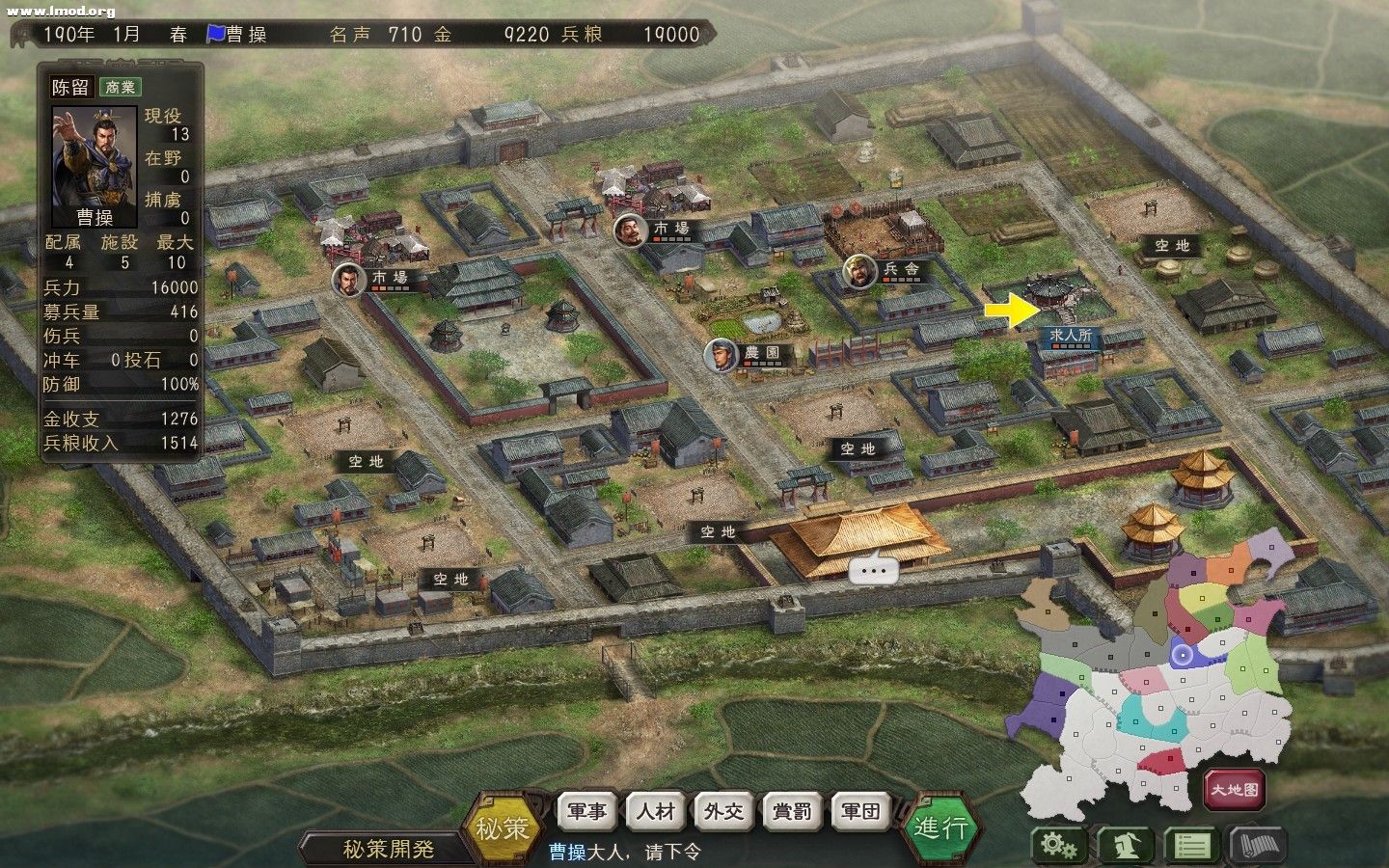Select the current province on the minimap

1185,657
